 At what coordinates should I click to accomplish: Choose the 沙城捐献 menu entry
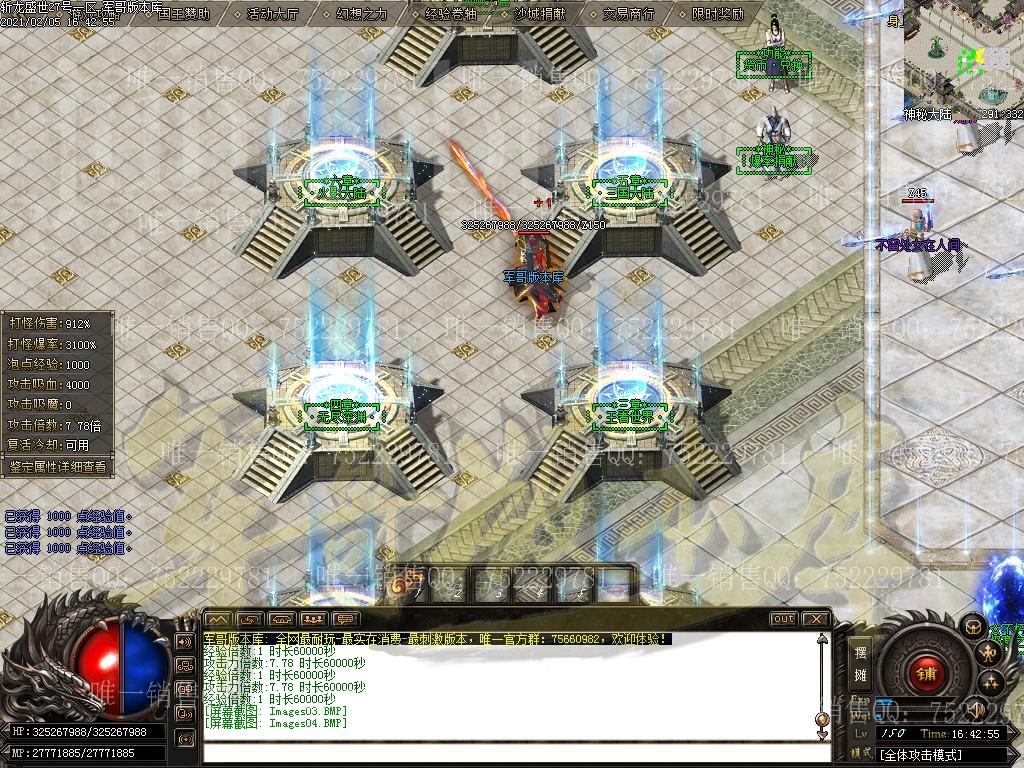click(539, 14)
